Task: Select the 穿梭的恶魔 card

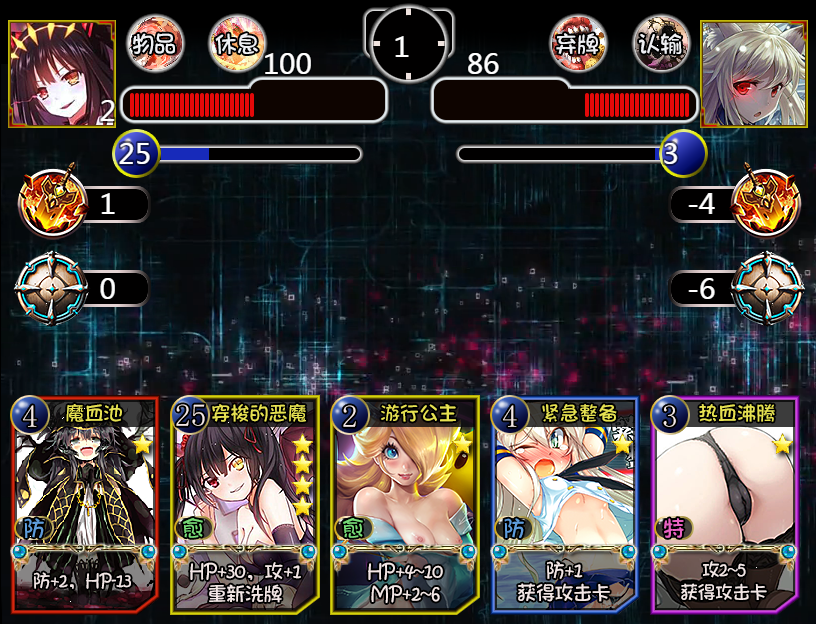Action: coord(245,504)
